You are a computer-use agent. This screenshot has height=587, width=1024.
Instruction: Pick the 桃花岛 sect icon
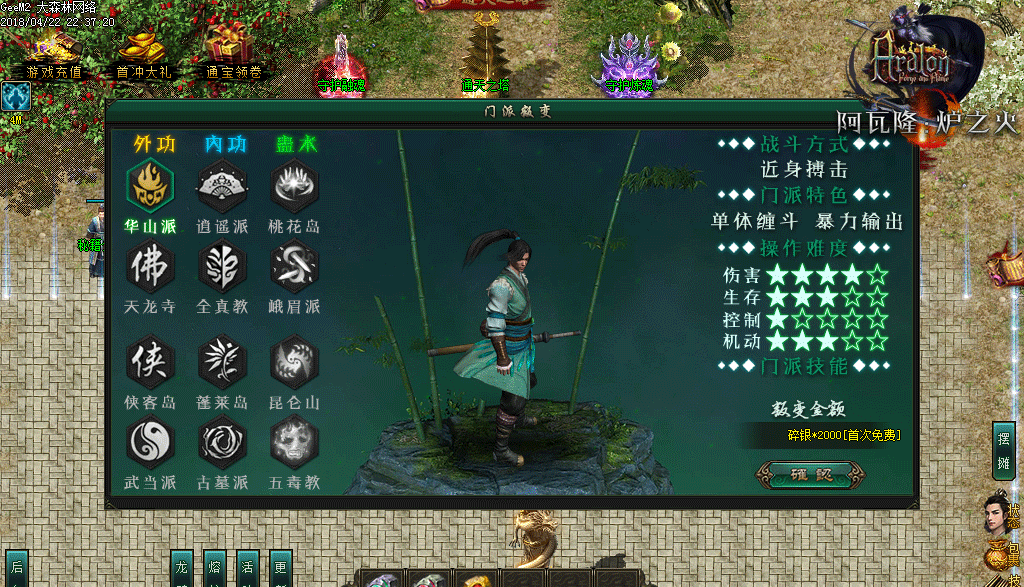[295, 186]
